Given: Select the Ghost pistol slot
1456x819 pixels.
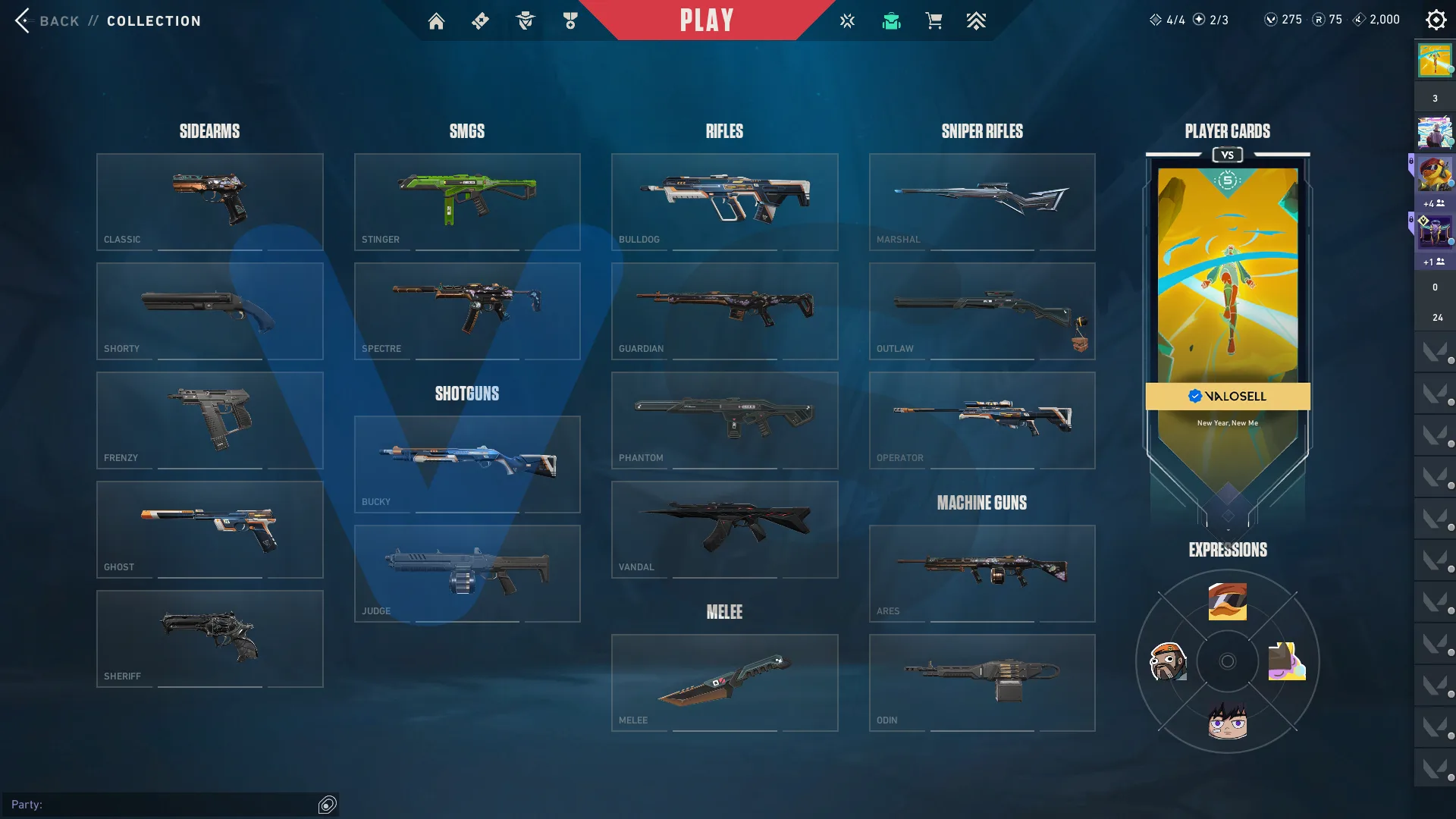Looking at the screenshot, I should pos(210,529).
